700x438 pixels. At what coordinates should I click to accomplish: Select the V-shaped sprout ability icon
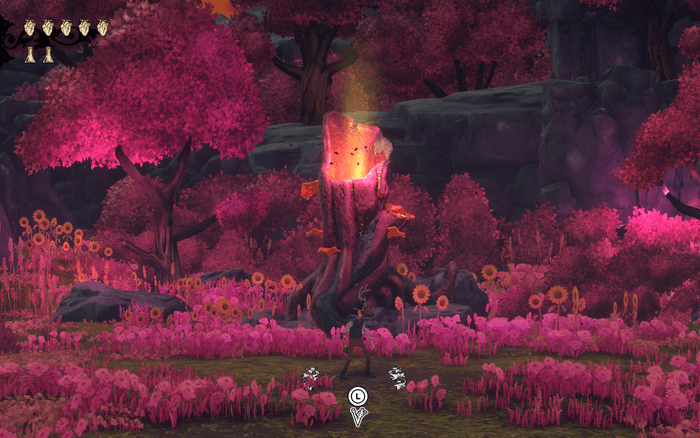pyautogui.click(x=357, y=418)
